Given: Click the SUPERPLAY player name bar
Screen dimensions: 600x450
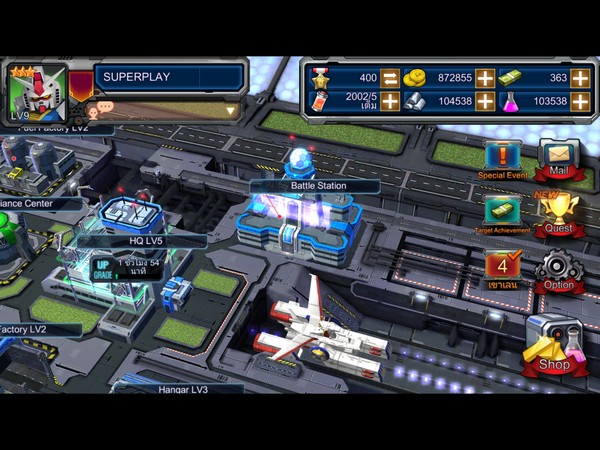Looking at the screenshot, I should (170, 77).
